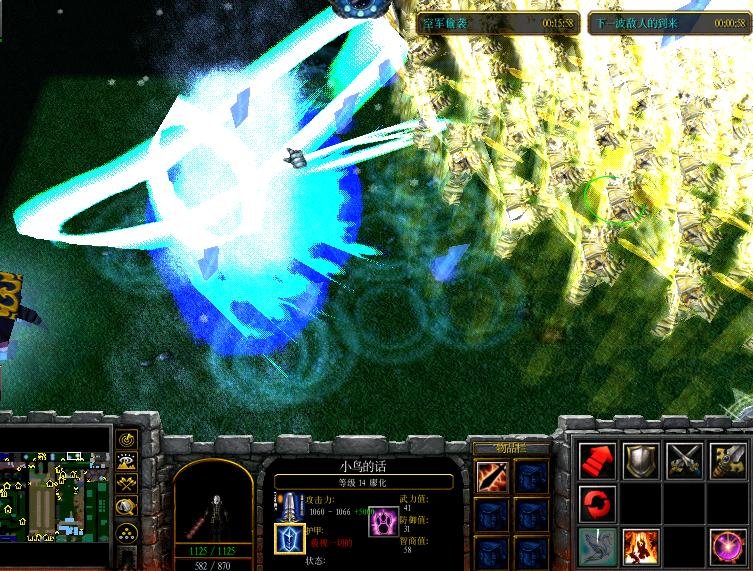Viewport: 753px width, 571px height.
Task: Select the flaming sword inventory item
Action: coord(491,477)
